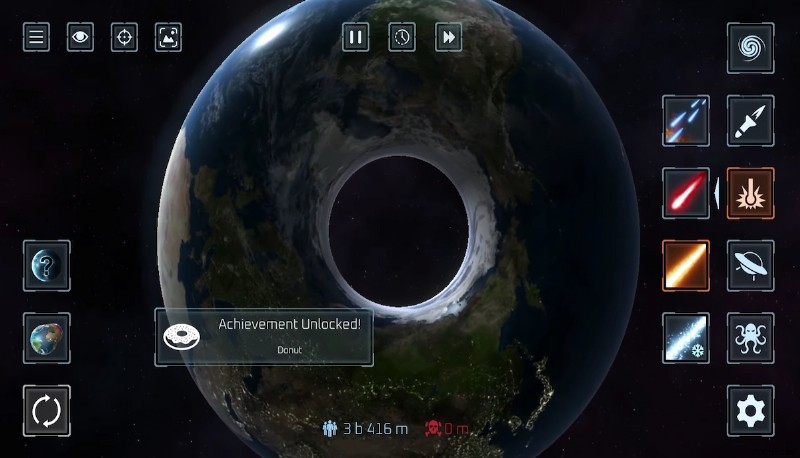Unleash the octopus monster weapon
The height and width of the screenshot is (458, 800).
[750, 338]
